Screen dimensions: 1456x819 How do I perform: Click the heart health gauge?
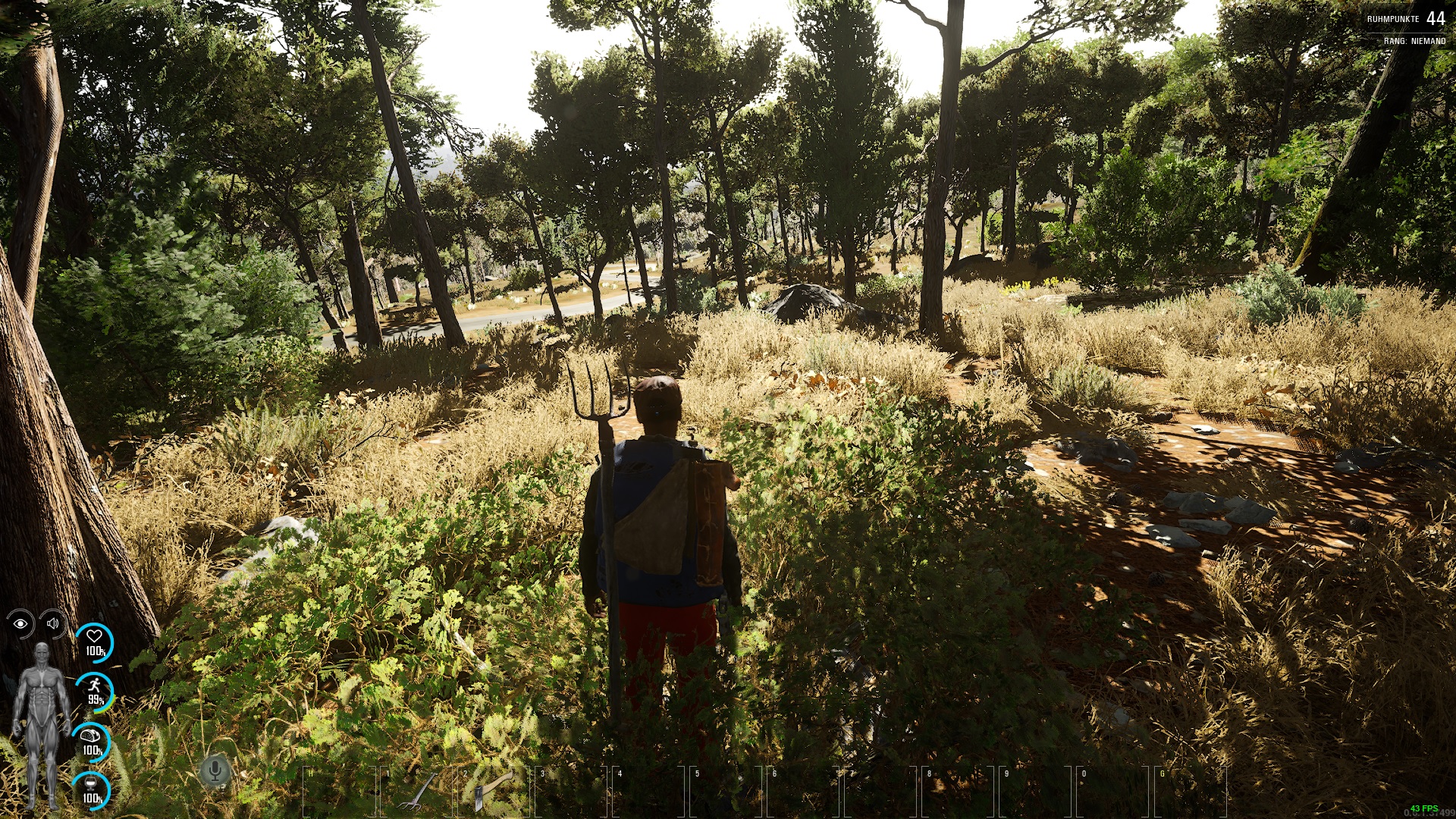click(x=94, y=642)
